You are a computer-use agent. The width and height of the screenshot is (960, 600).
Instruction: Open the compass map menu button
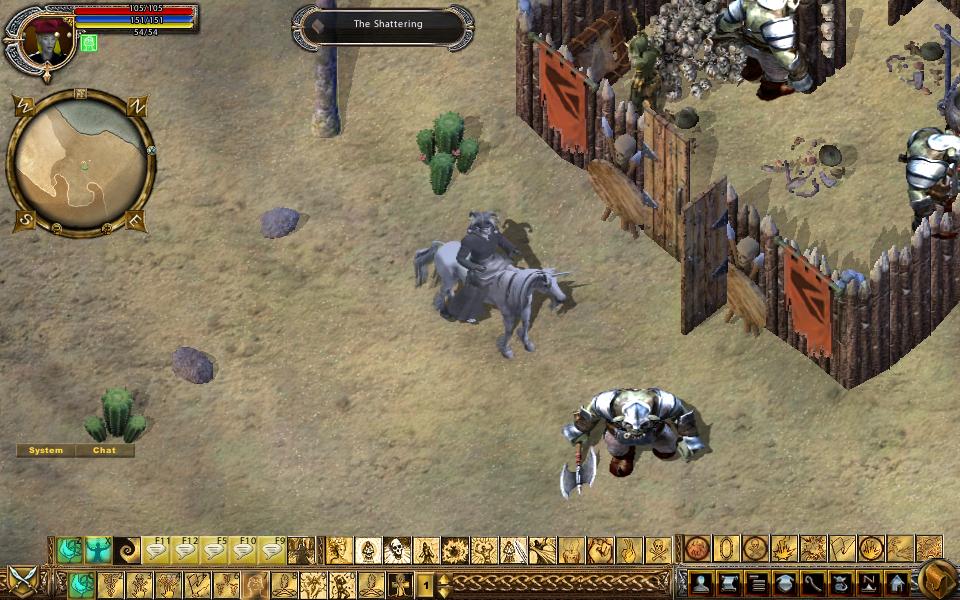[x=869, y=584]
